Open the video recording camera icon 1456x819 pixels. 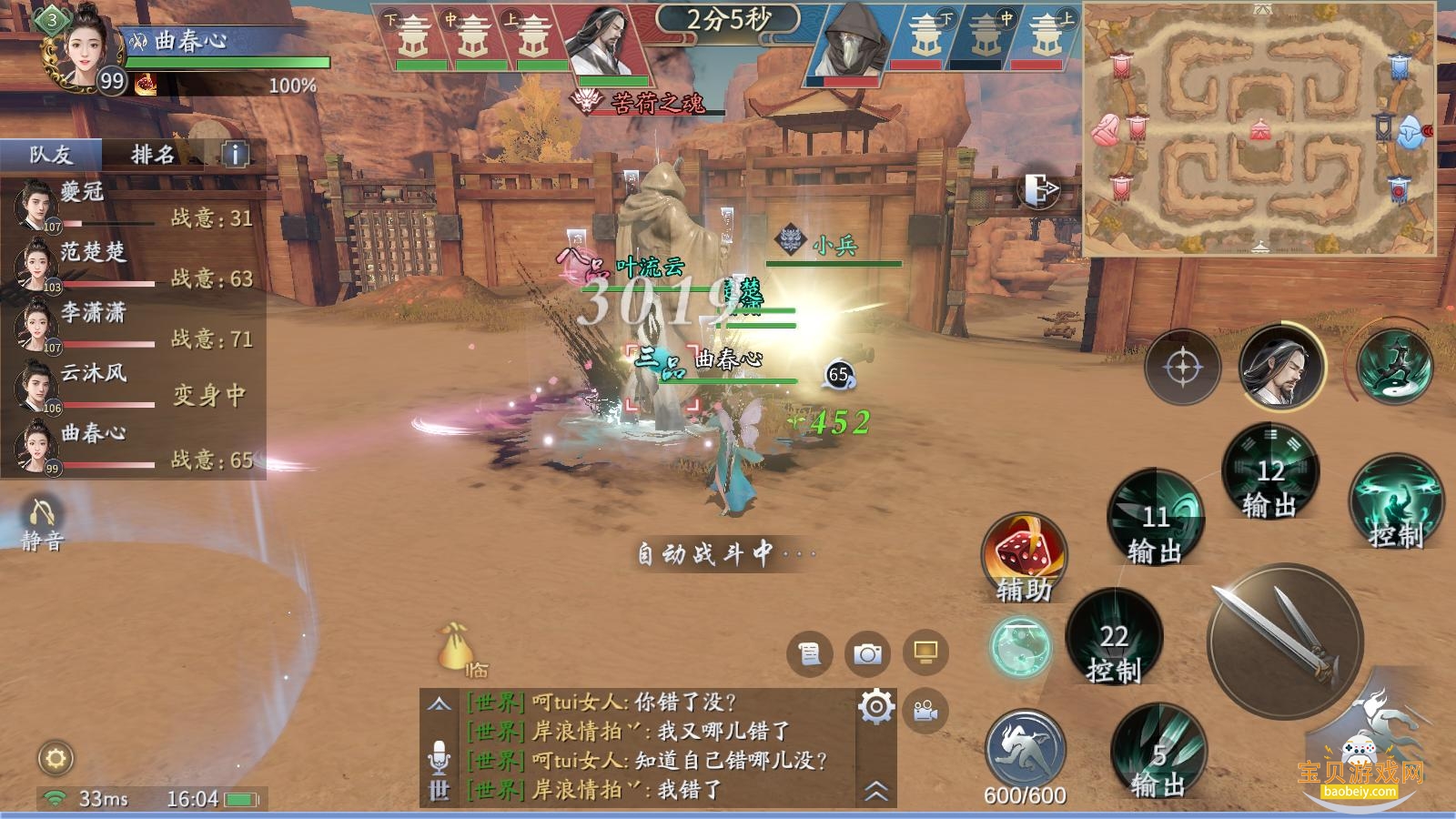tap(925, 711)
